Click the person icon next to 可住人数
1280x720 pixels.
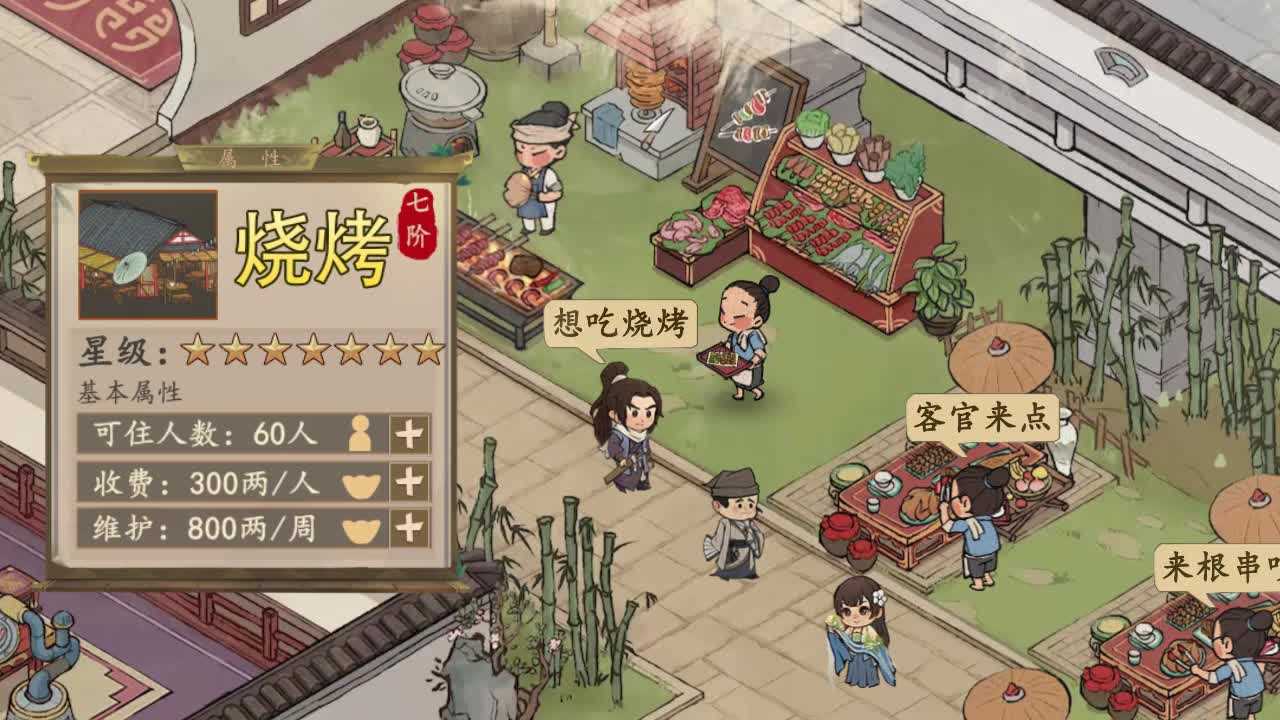pyautogui.click(x=360, y=435)
